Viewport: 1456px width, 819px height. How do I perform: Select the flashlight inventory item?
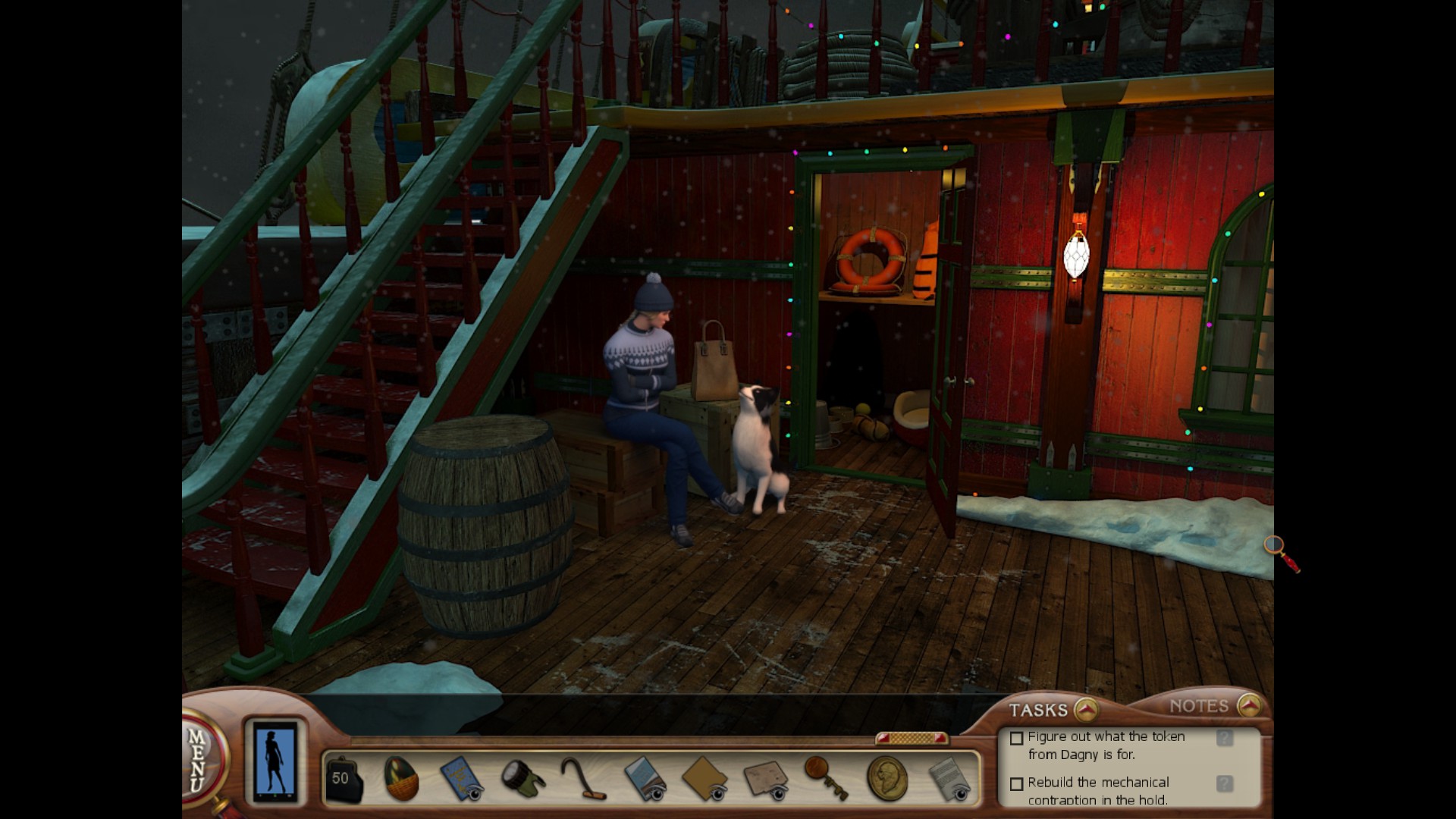(522, 778)
